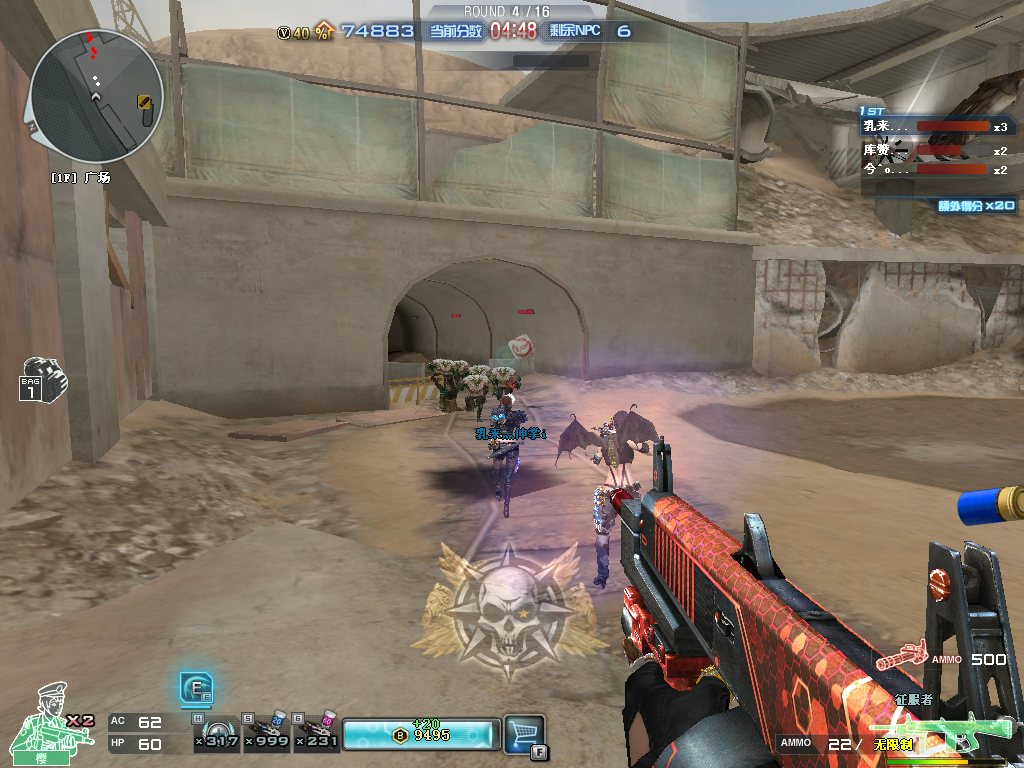Activate the glowing blue E skill icon

[194, 688]
